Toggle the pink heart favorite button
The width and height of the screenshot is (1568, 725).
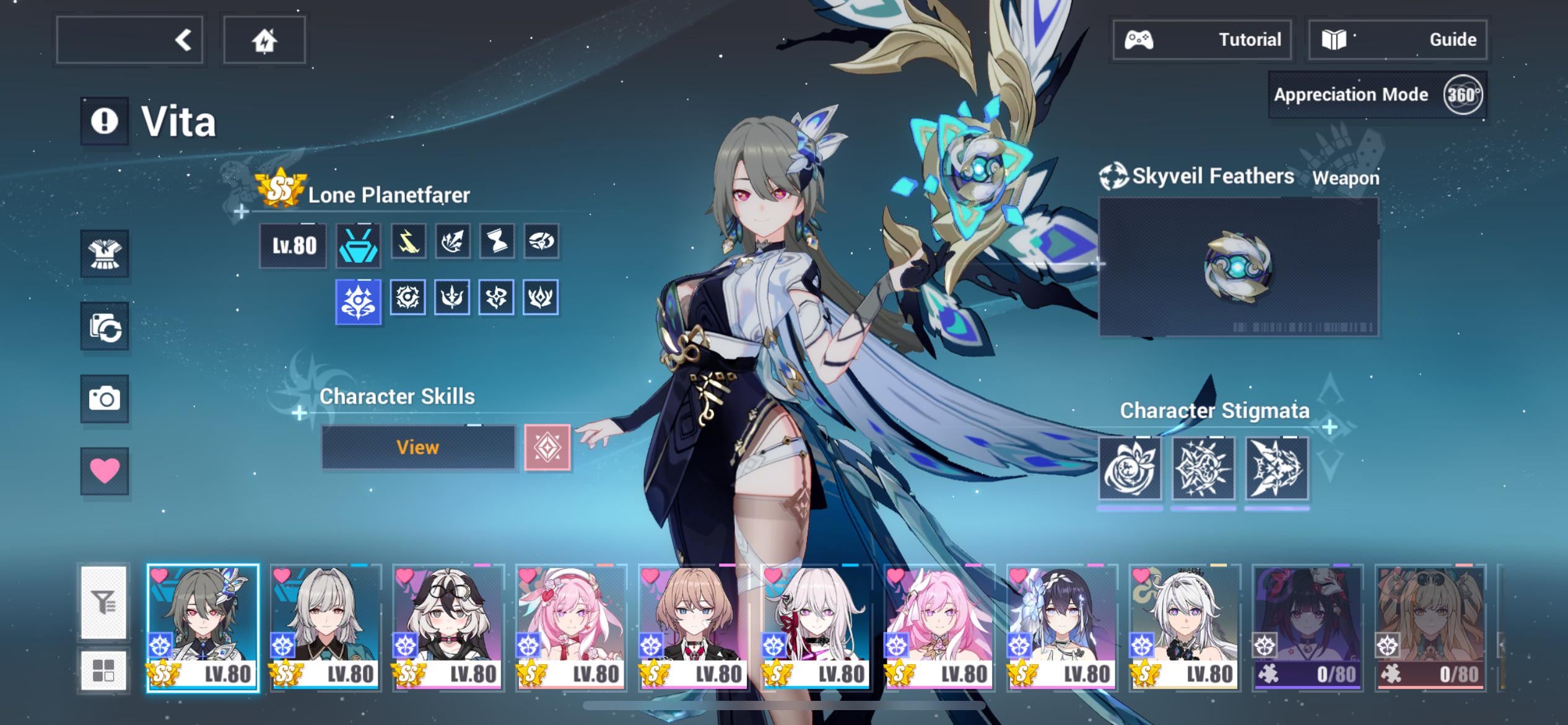tap(104, 470)
